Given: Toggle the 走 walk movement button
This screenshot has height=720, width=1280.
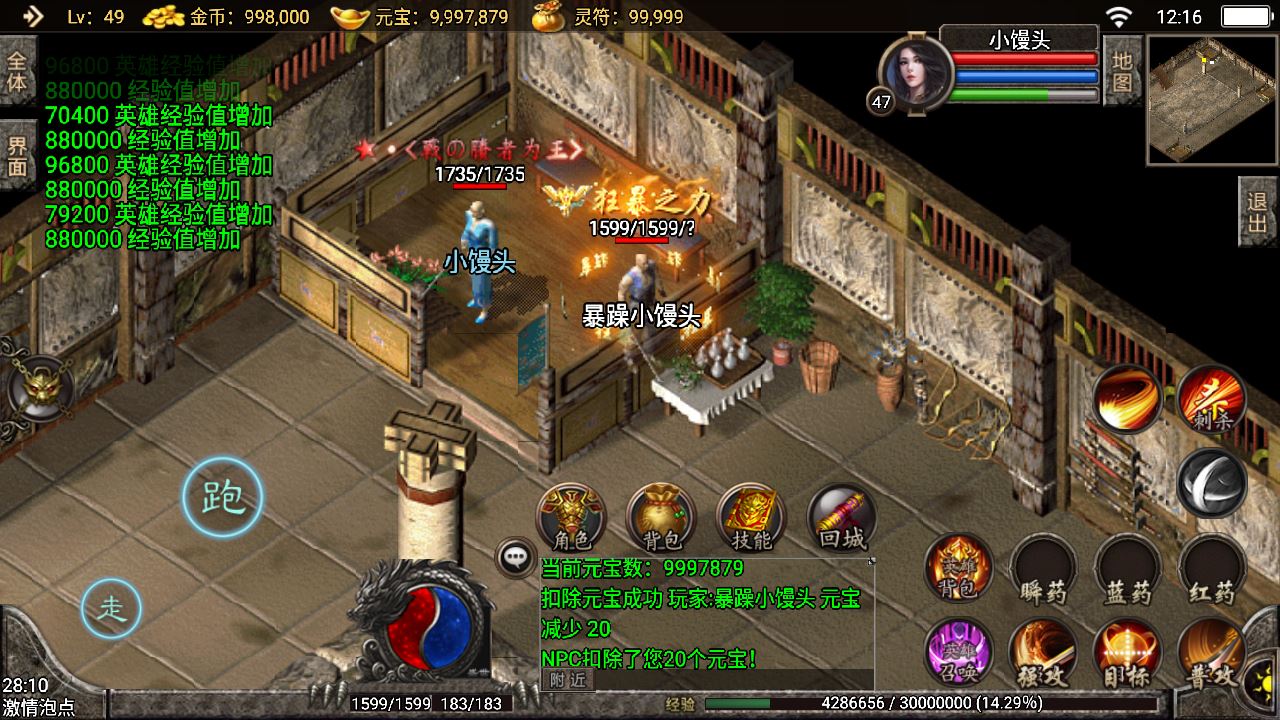Looking at the screenshot, I should coord(111,608).
